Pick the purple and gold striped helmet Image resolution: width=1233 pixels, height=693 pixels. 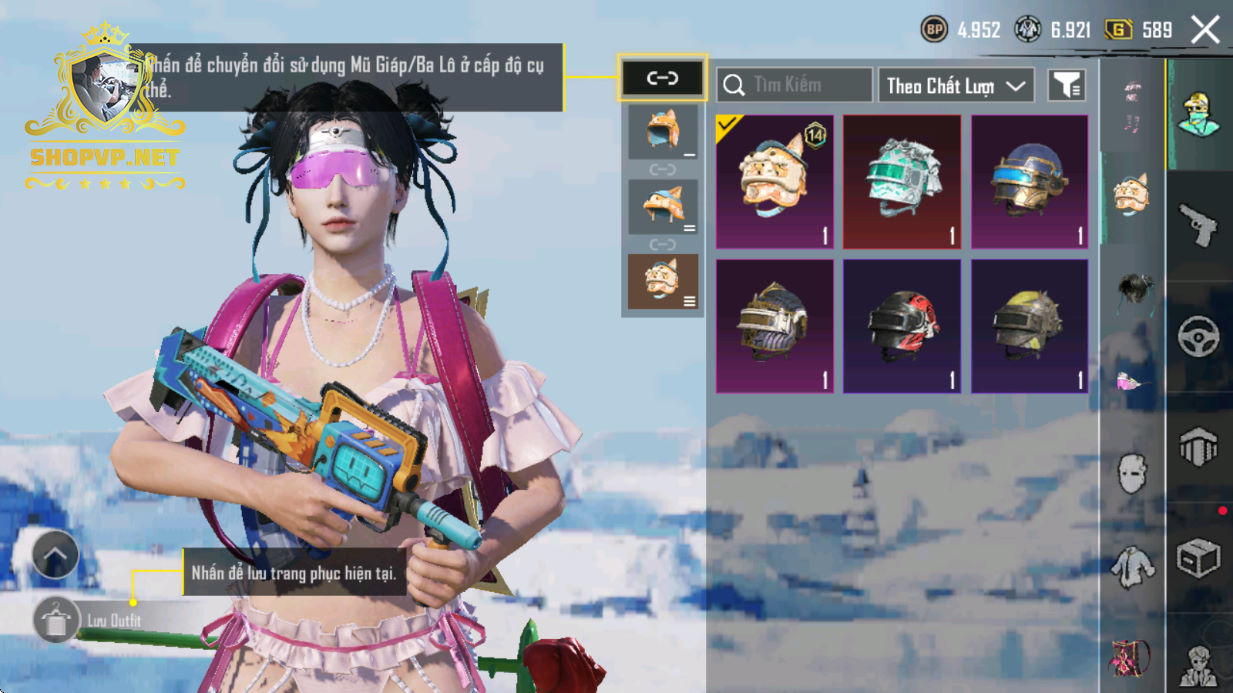point(775,326)
